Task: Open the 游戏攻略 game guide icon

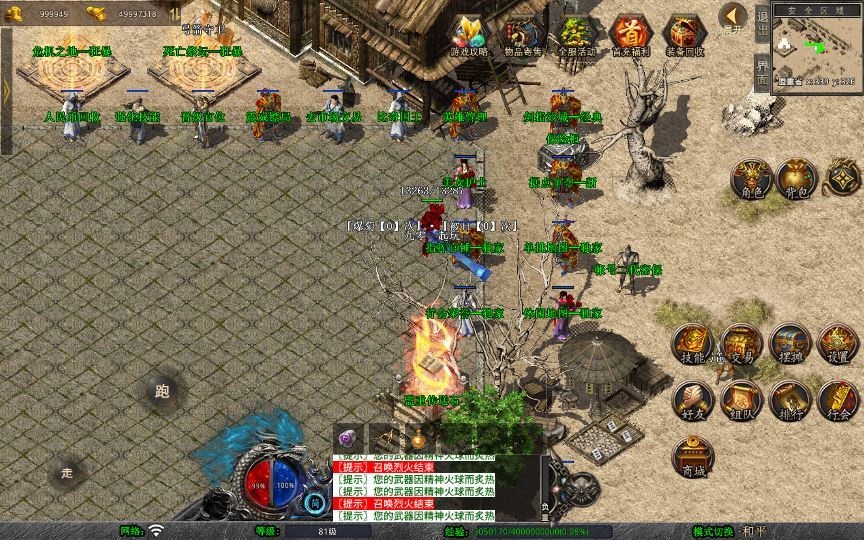Action: click(x=468, y=34)
